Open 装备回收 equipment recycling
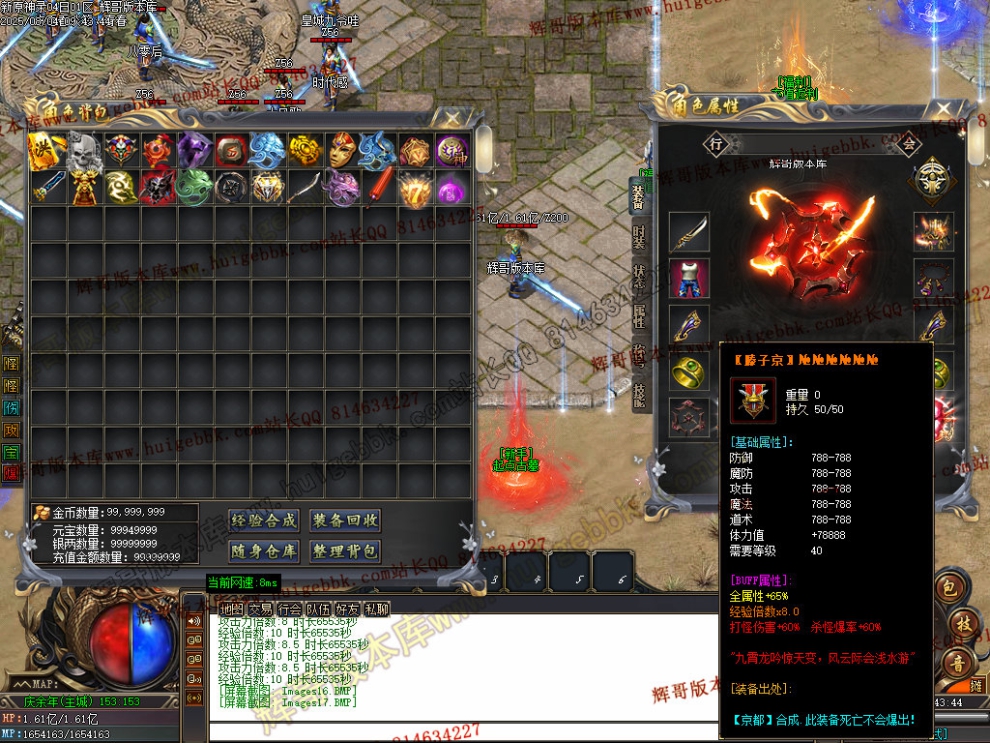This screenshot has width=990, height=743. 345,520
